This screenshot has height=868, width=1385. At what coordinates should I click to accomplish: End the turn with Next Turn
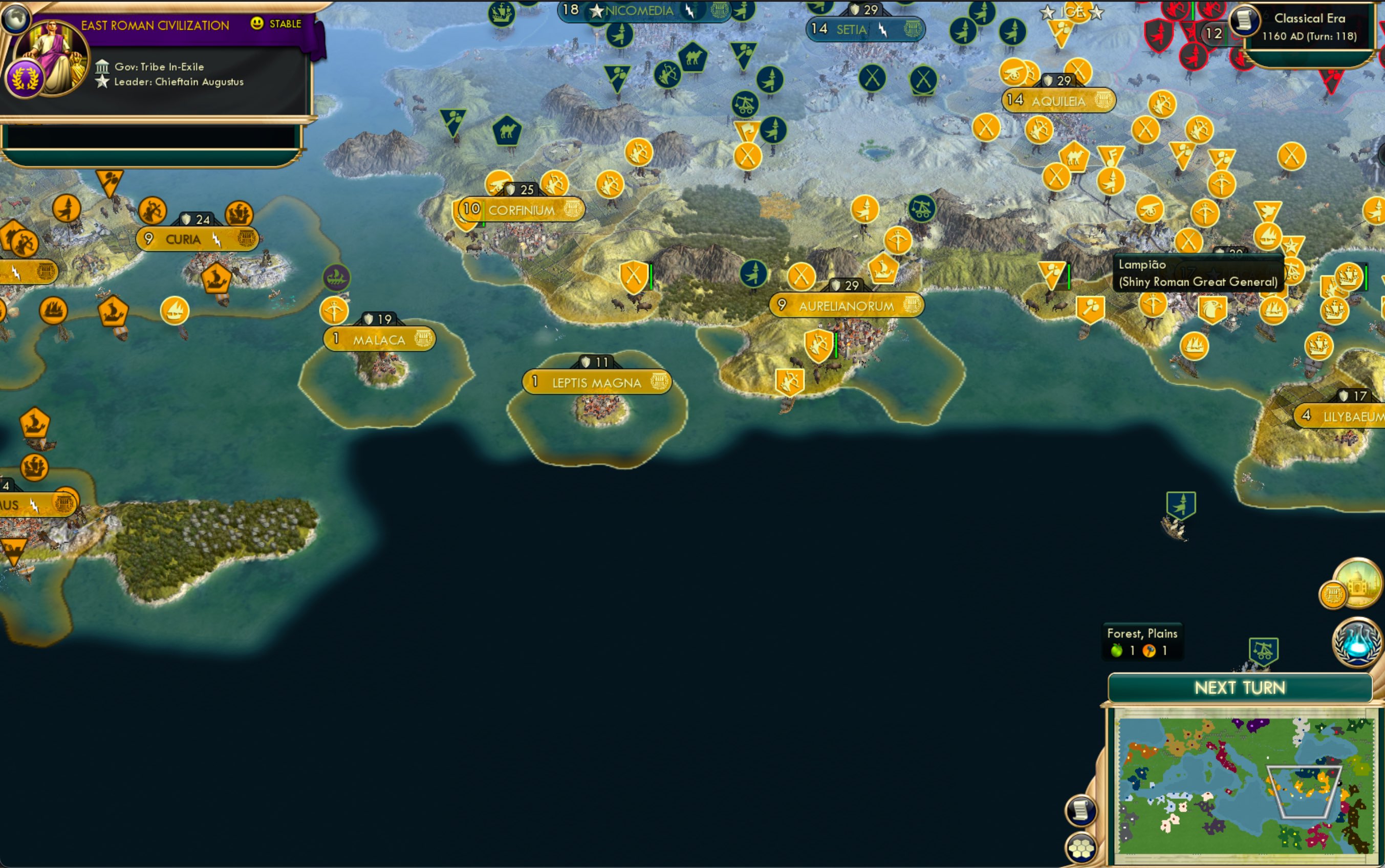(x=1240, y=687)
